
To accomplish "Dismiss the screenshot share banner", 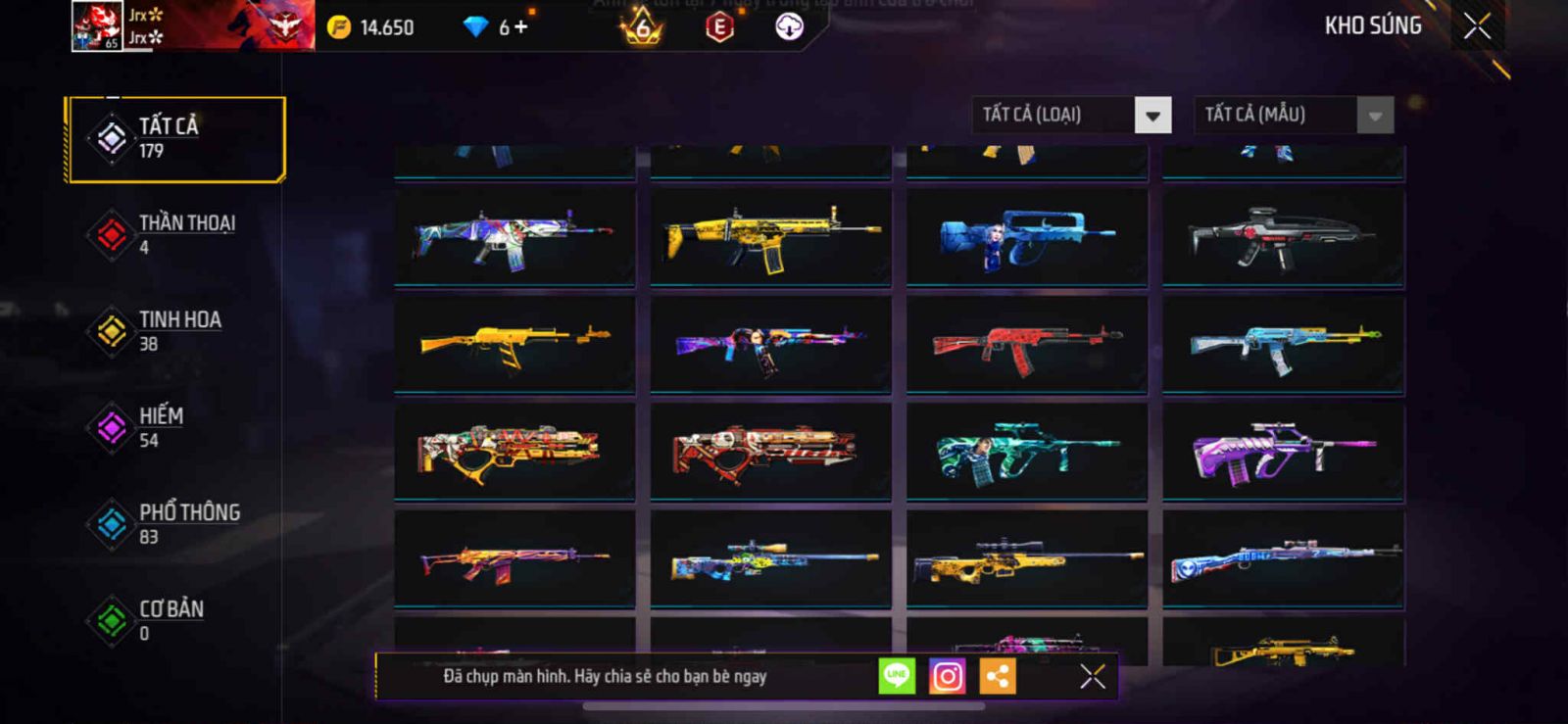I will tap(1092, 676).
